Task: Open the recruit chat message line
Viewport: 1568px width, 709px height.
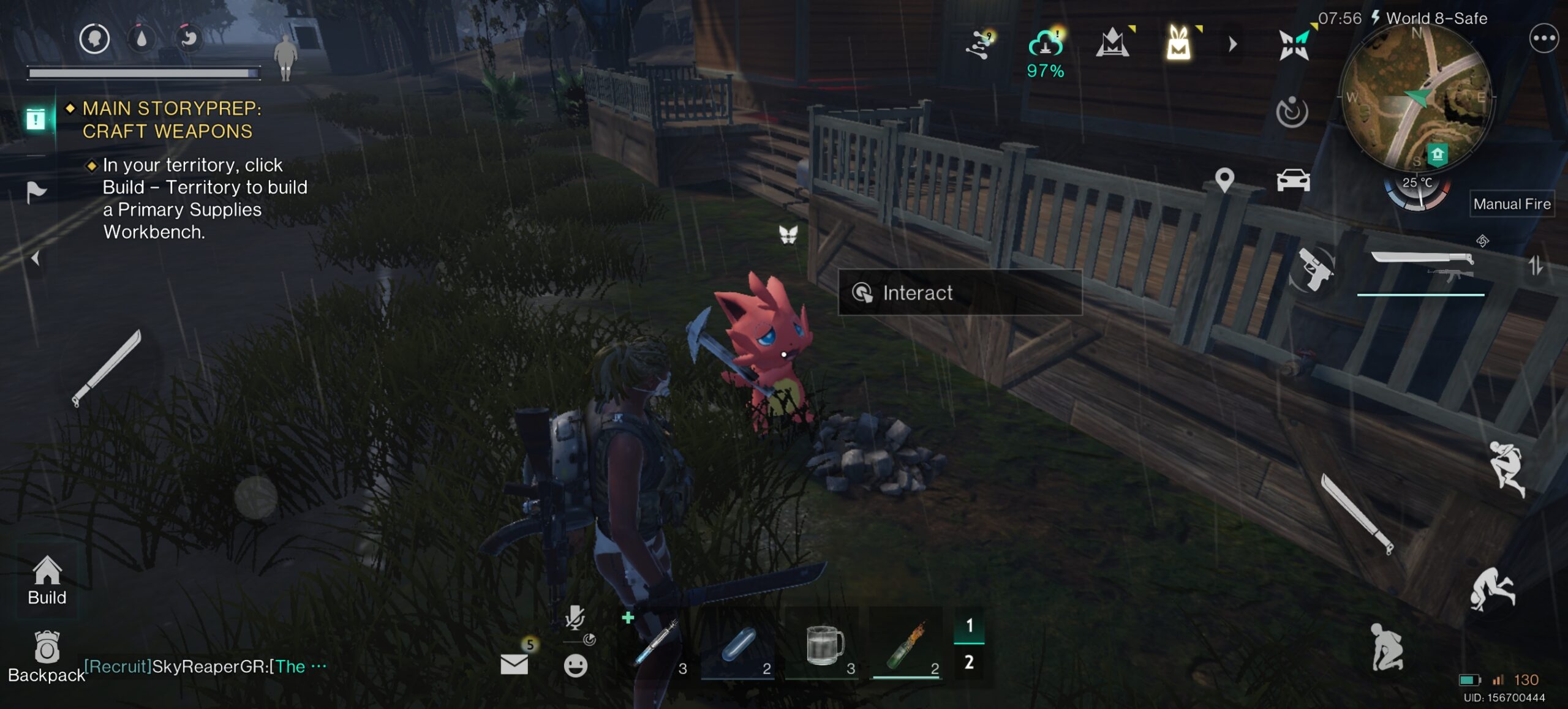Action: 205,666
